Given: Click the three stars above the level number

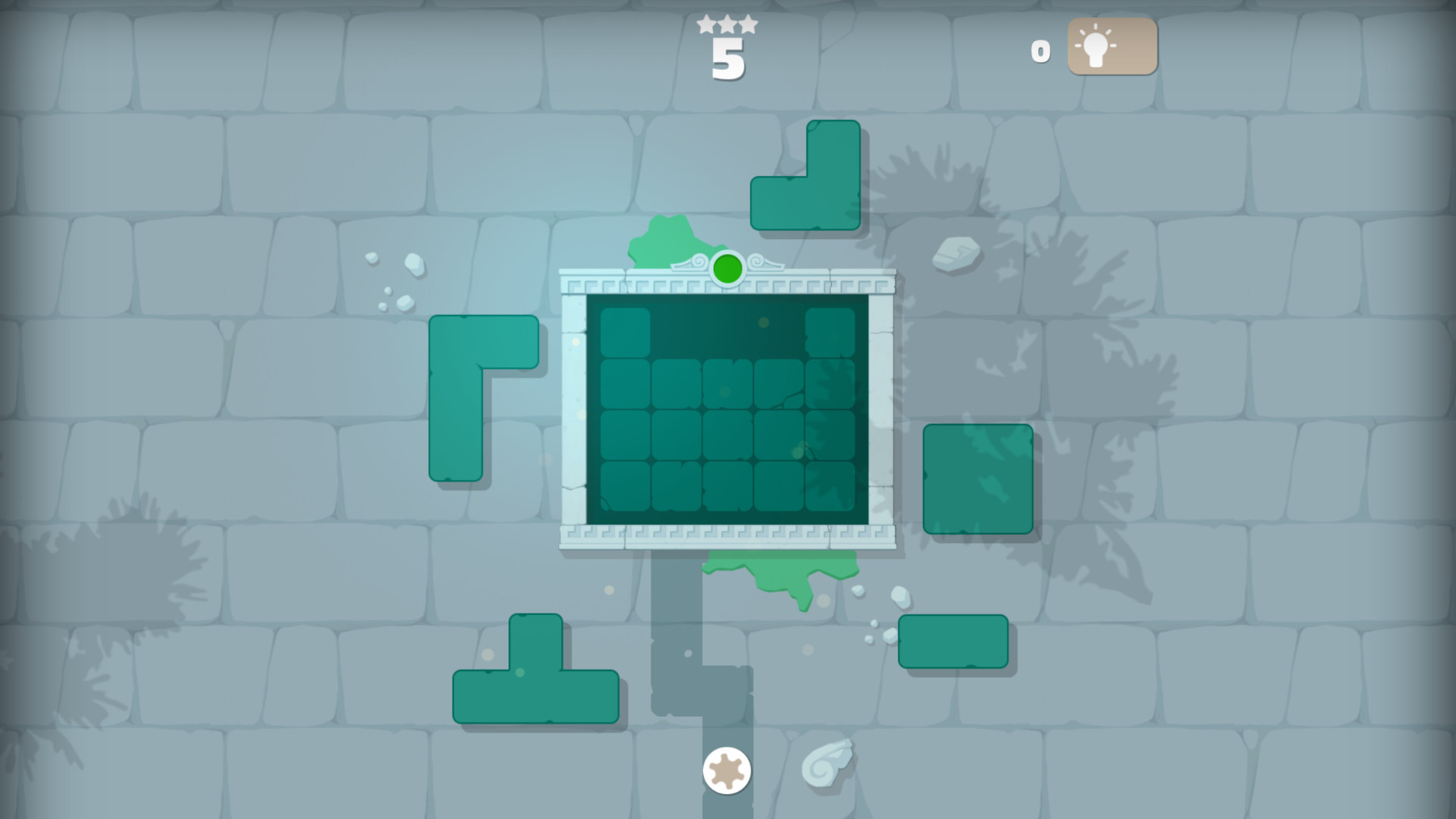Looking at the screenshot, I should tap(726, 23).
